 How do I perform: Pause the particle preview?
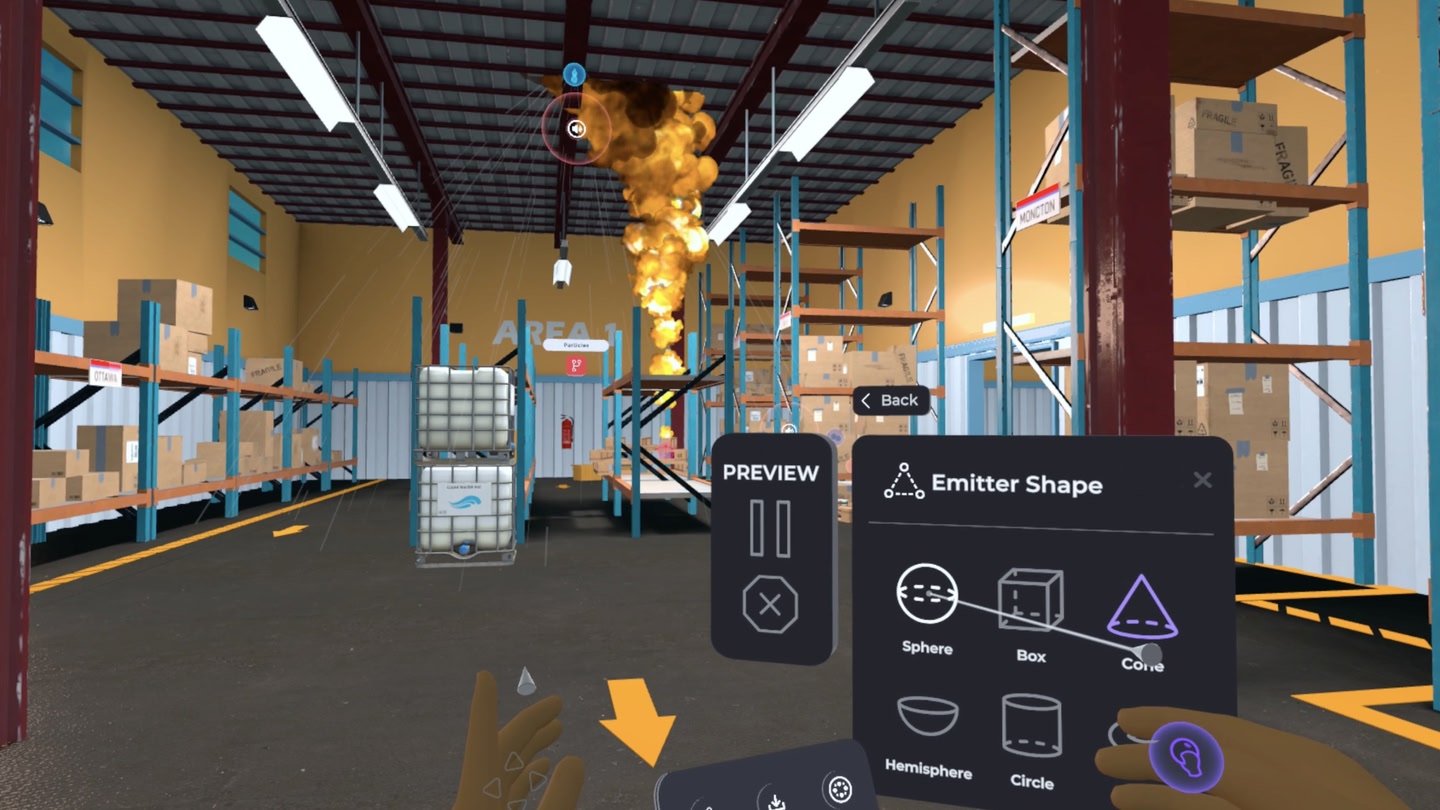click(770, 529)
